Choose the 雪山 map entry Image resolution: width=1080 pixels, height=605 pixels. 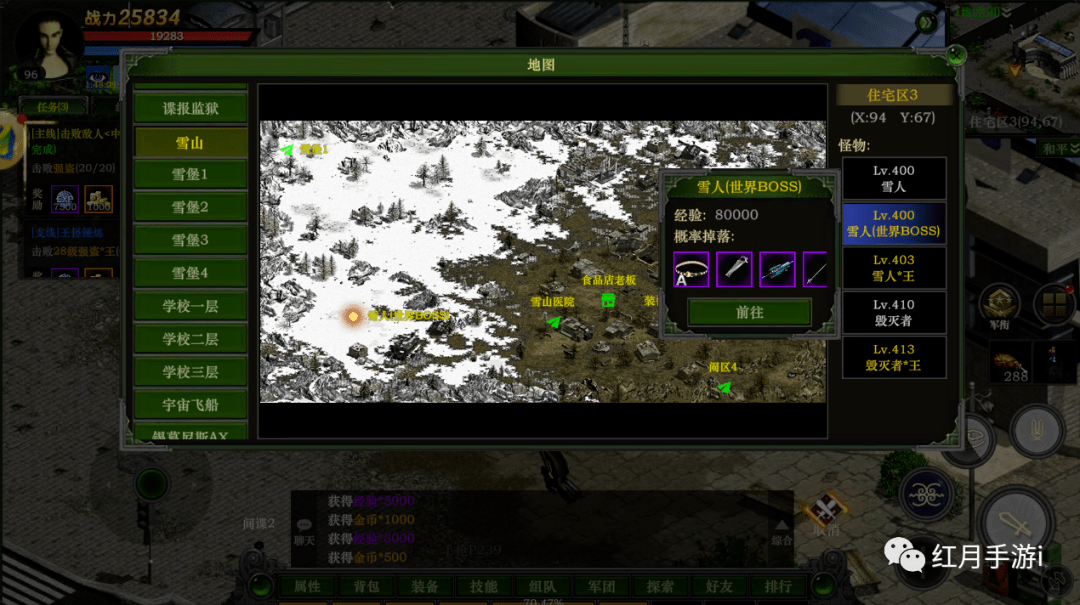point(191,142)
